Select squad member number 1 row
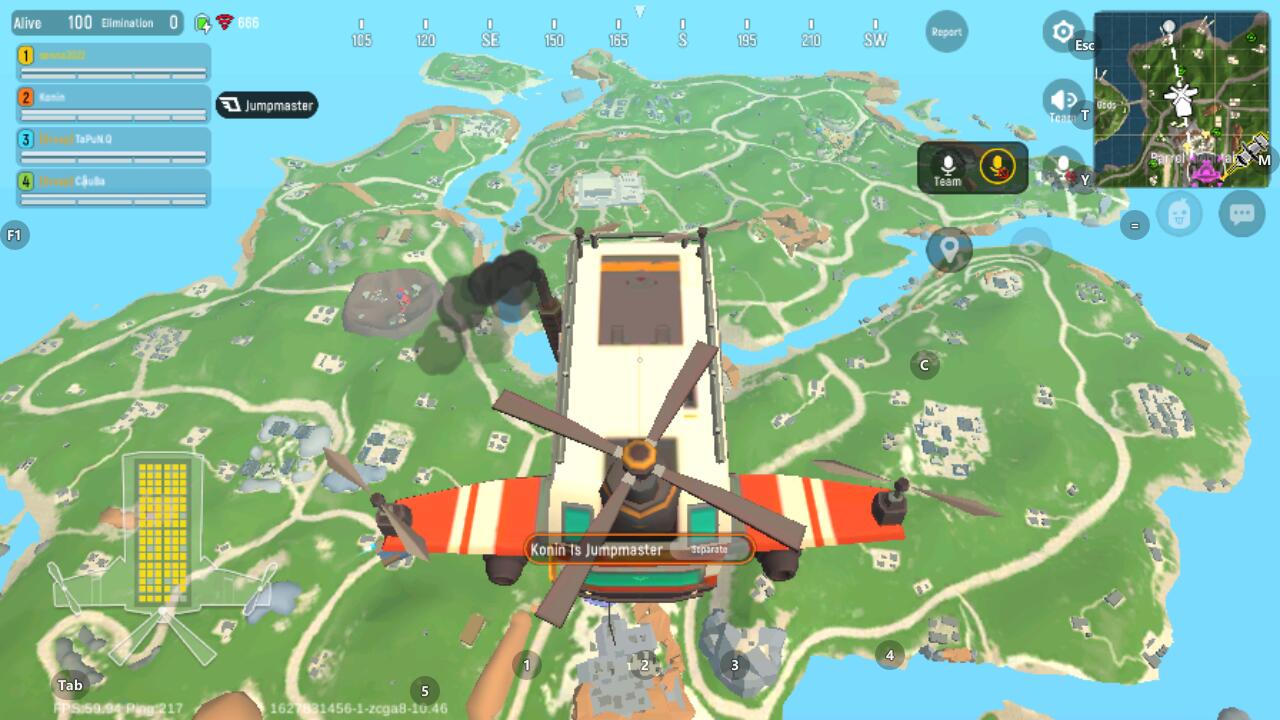Viewport: 1280px width, 720px height. tap(113, 62)
